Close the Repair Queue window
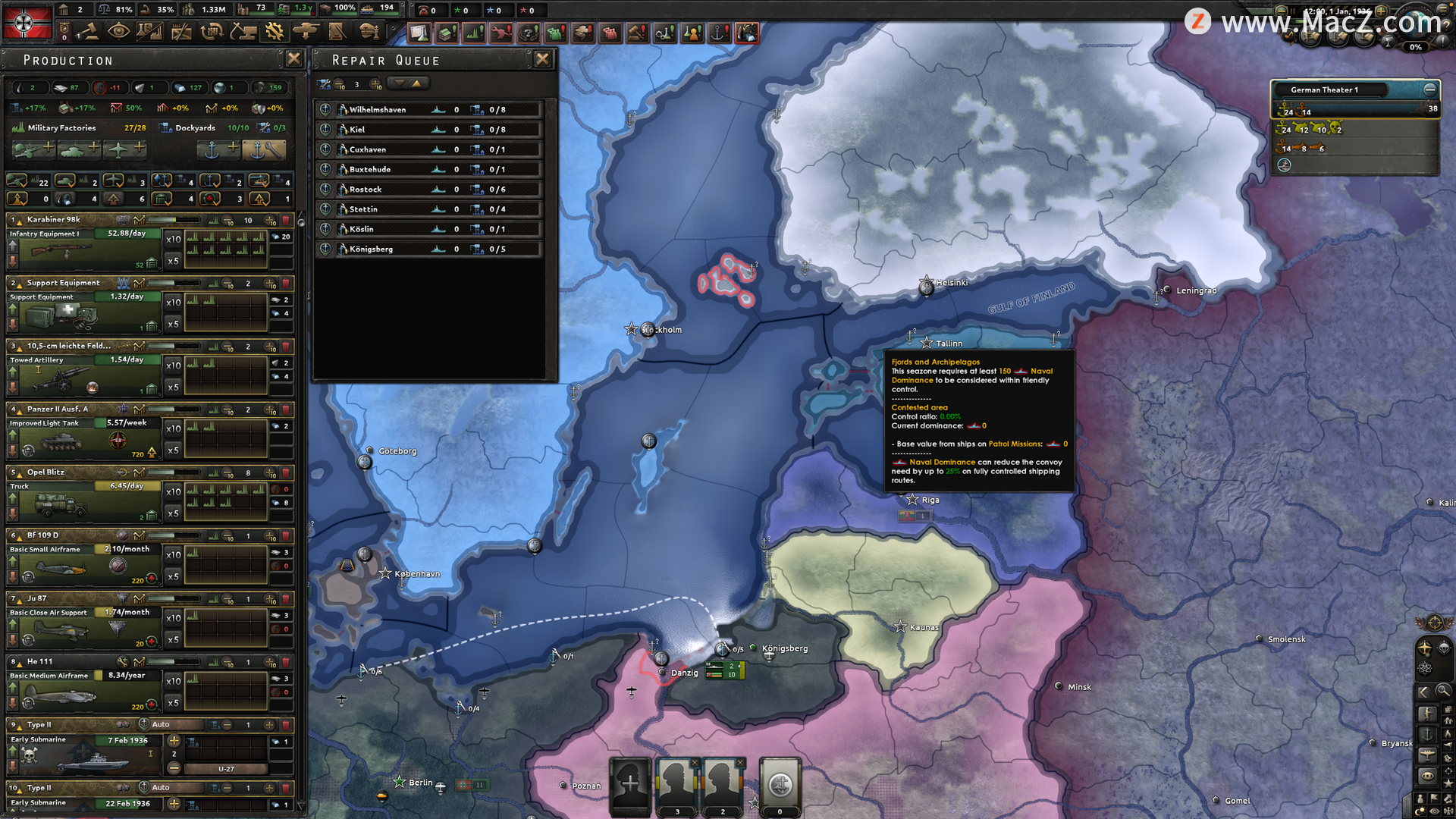 [x=542, y=59]
